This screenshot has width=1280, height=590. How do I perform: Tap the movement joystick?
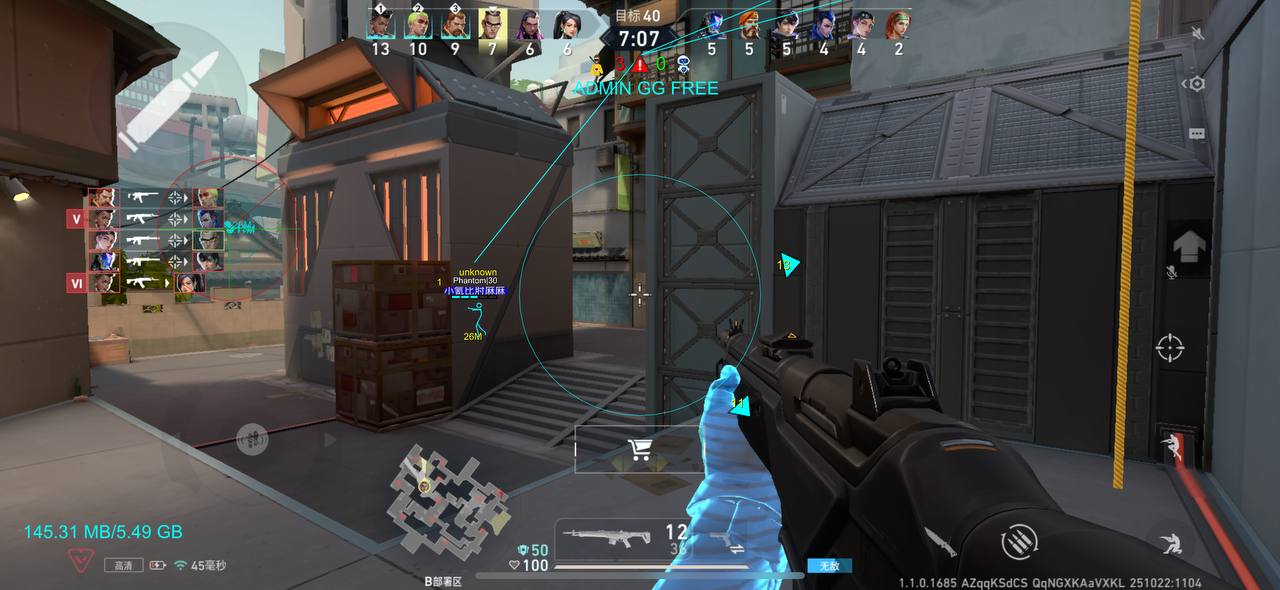click(x=252, y=438)
